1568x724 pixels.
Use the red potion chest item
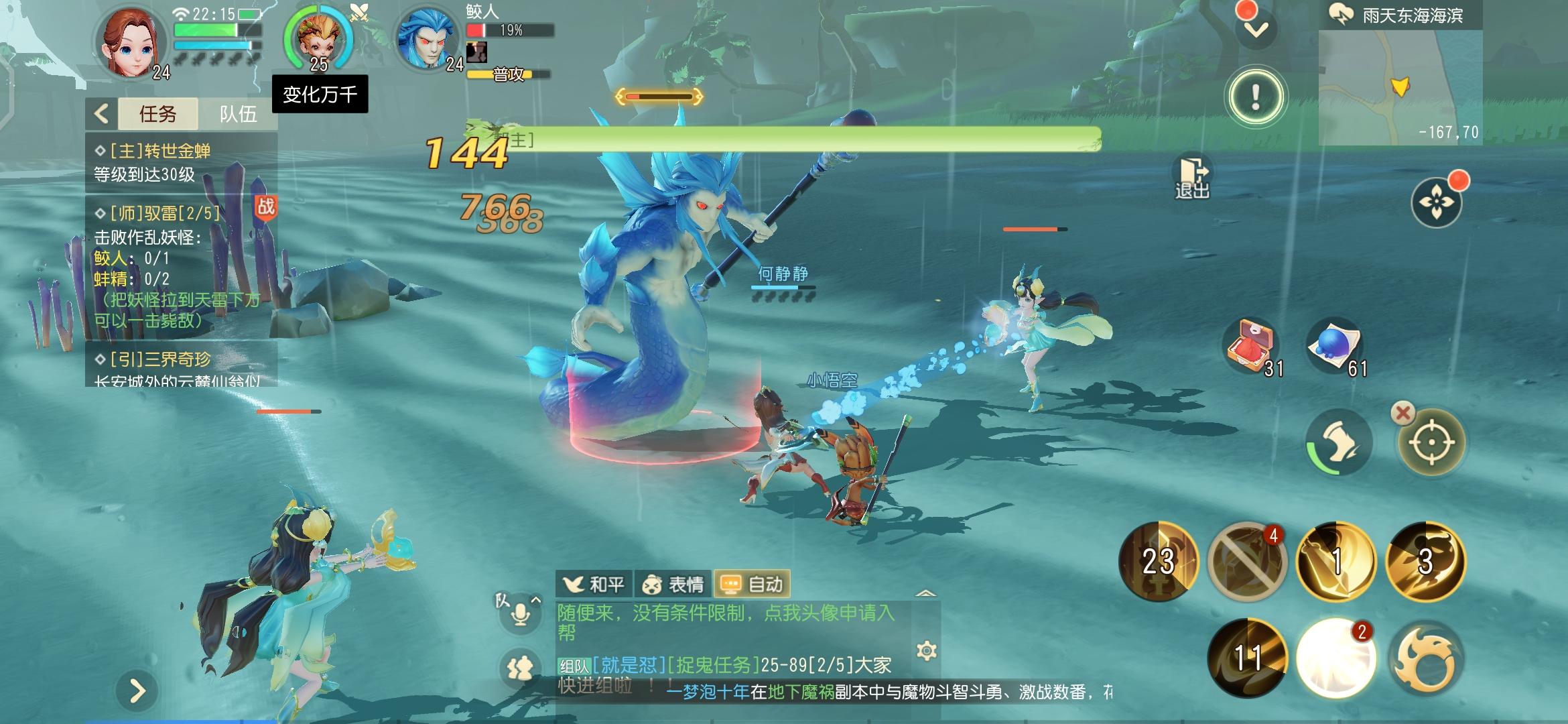click(x=1250, y=347)
